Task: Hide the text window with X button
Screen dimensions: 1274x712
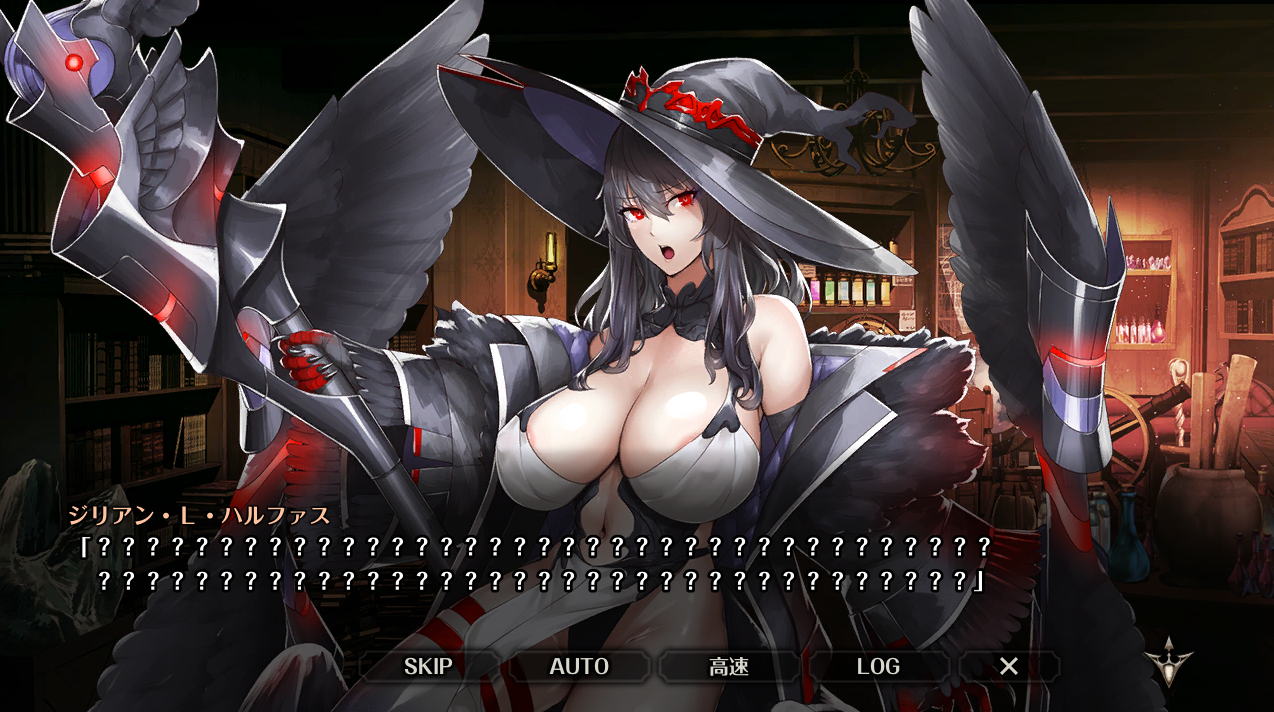Action: pyautogui.click(x=1009, y=667)
